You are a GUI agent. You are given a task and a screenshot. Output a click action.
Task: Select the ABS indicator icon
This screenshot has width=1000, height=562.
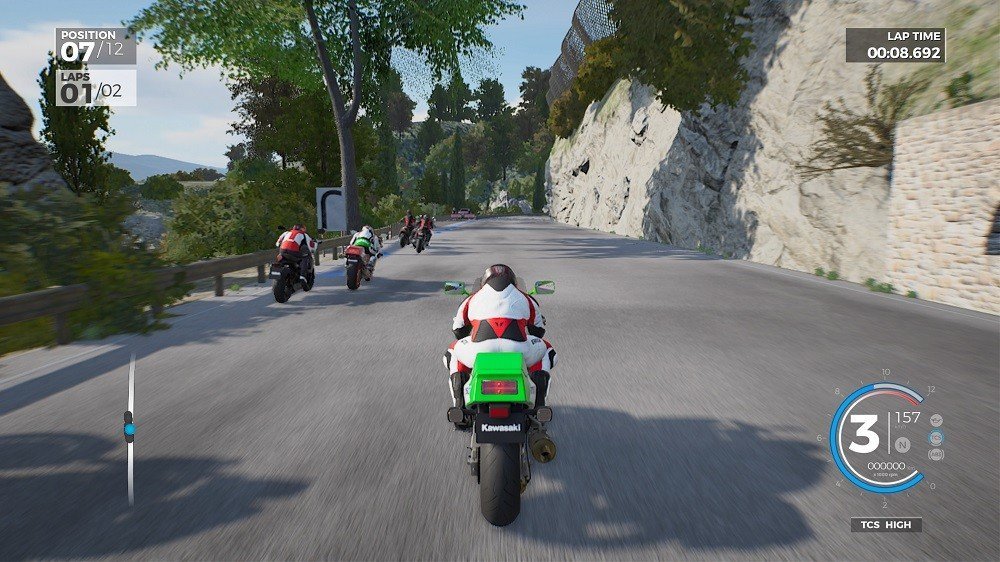click(936, 454)
